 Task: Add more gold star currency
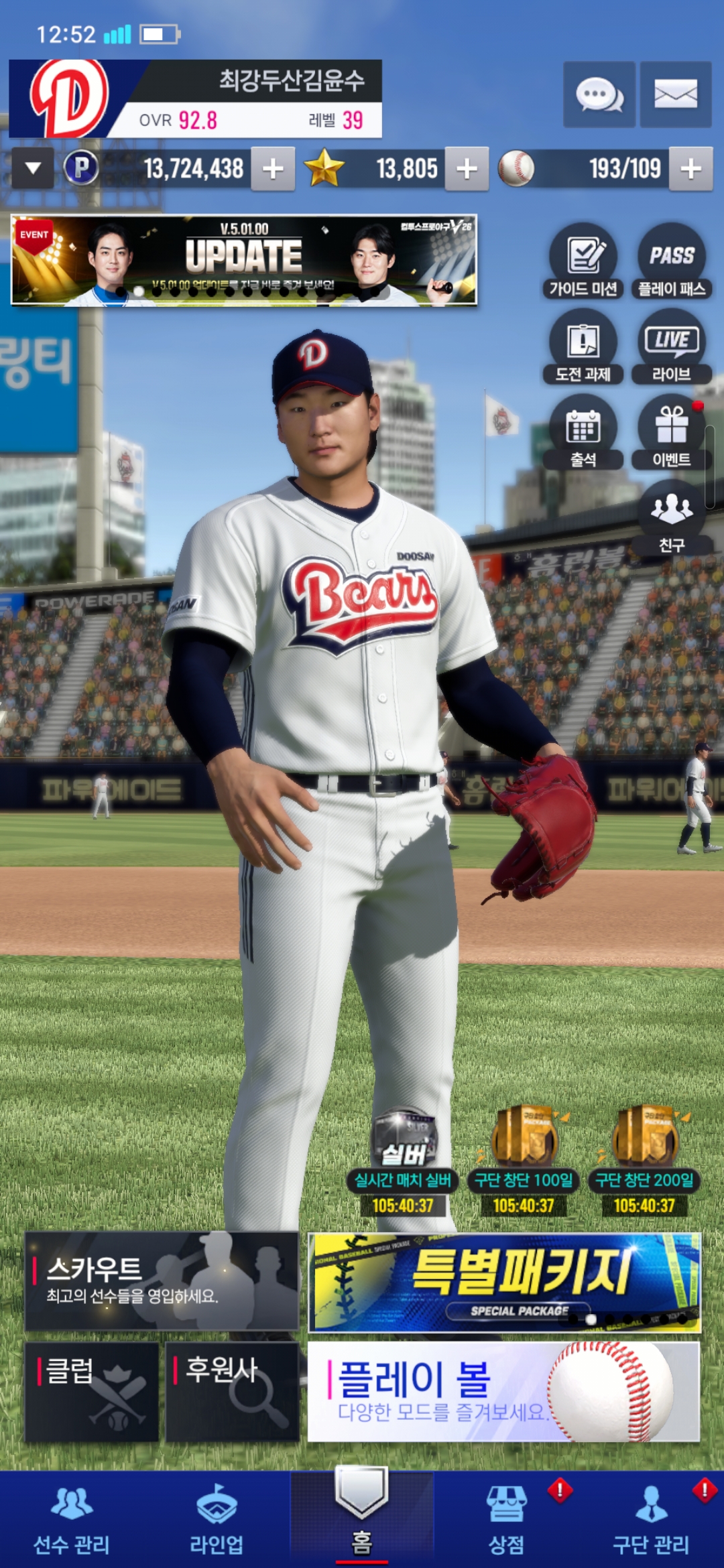pos(467,169)
